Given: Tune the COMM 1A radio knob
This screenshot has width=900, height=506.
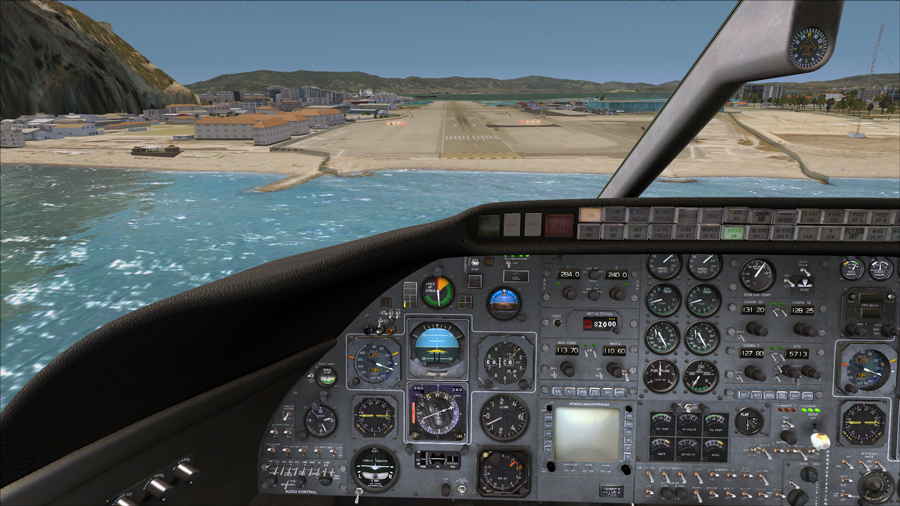Looking at the screenshot, I should click(757, 328).
